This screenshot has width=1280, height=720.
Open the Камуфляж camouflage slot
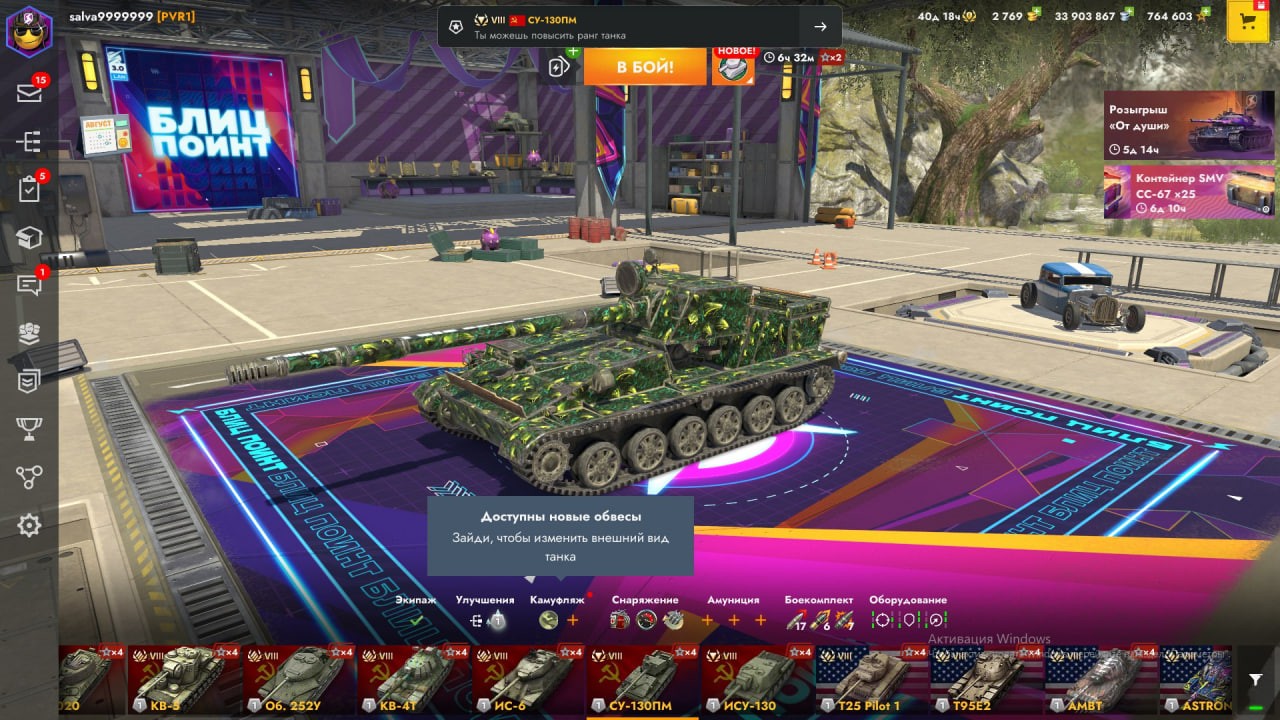[x=548, y=620]
